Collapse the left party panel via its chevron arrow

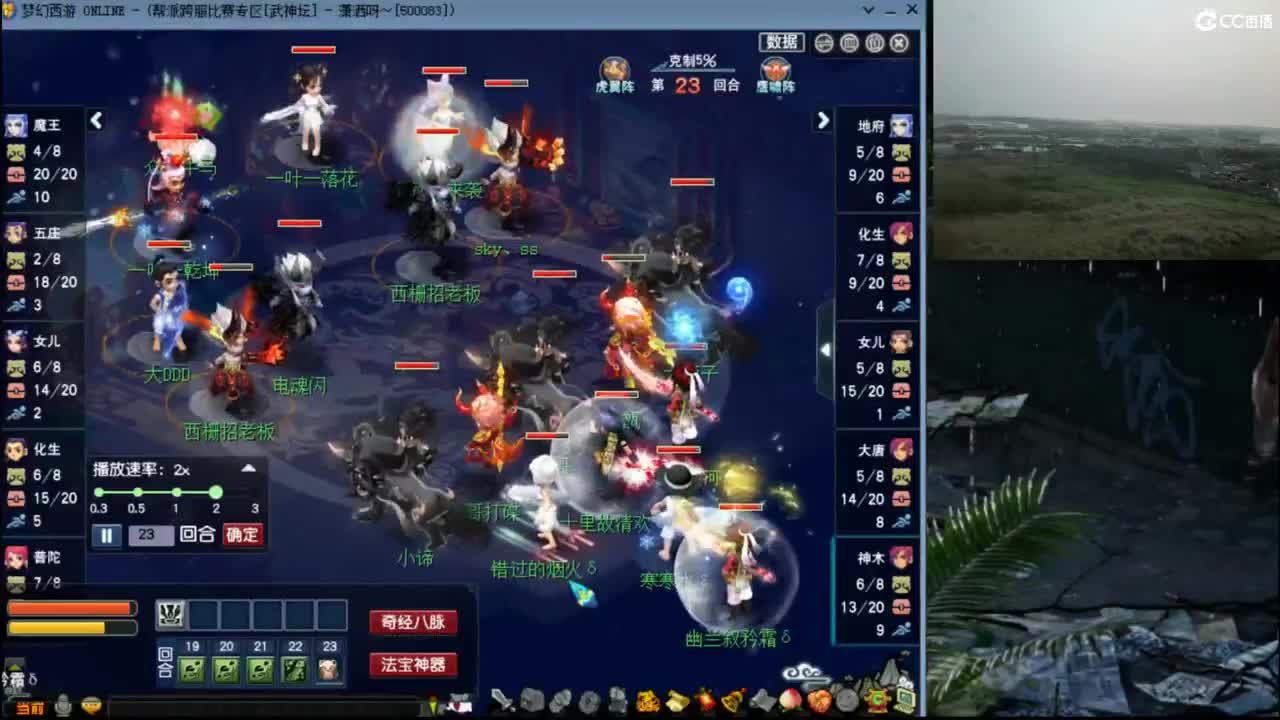point(96,120)
